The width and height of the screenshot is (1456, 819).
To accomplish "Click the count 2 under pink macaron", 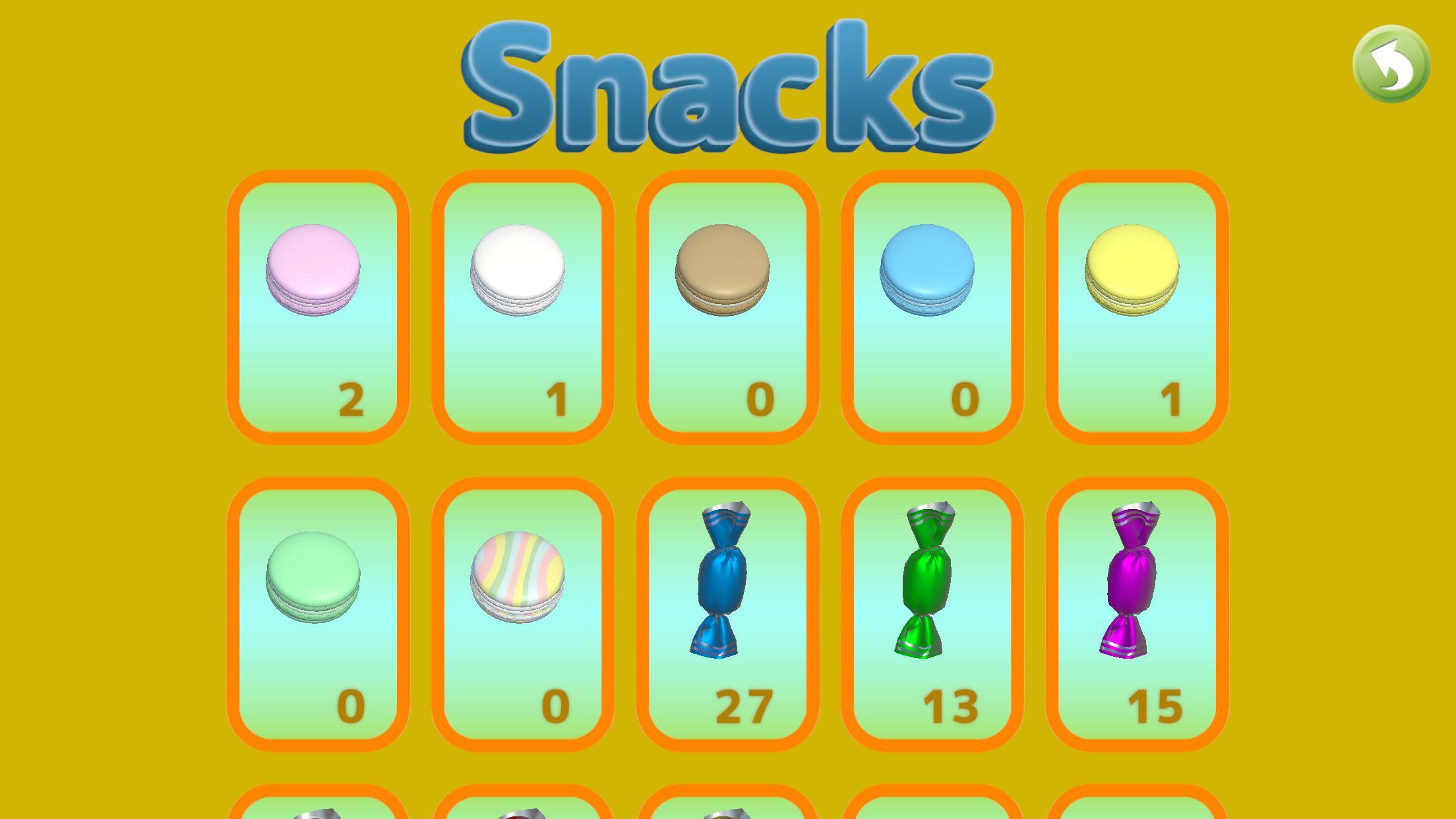I will [354, 398].
